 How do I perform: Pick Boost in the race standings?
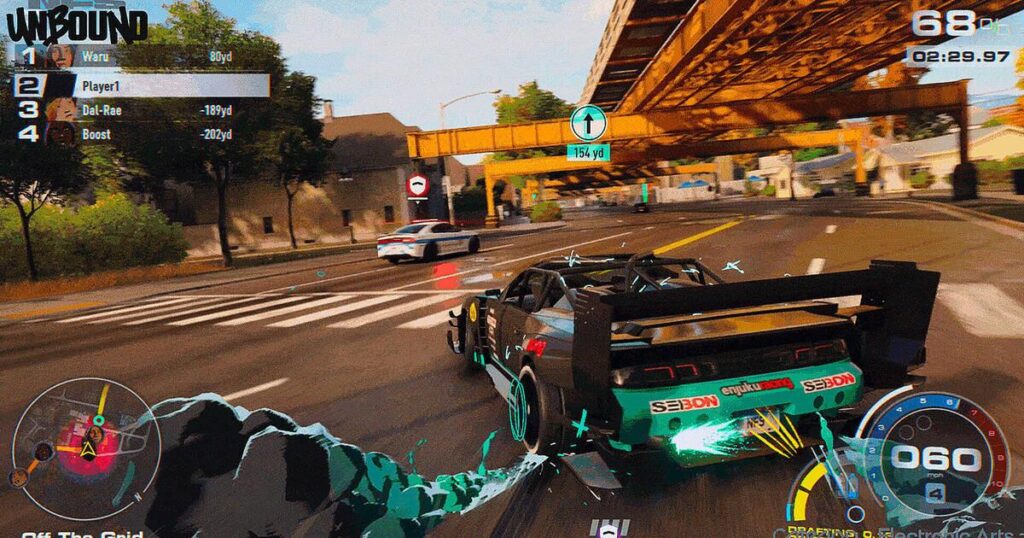point(140,134)
